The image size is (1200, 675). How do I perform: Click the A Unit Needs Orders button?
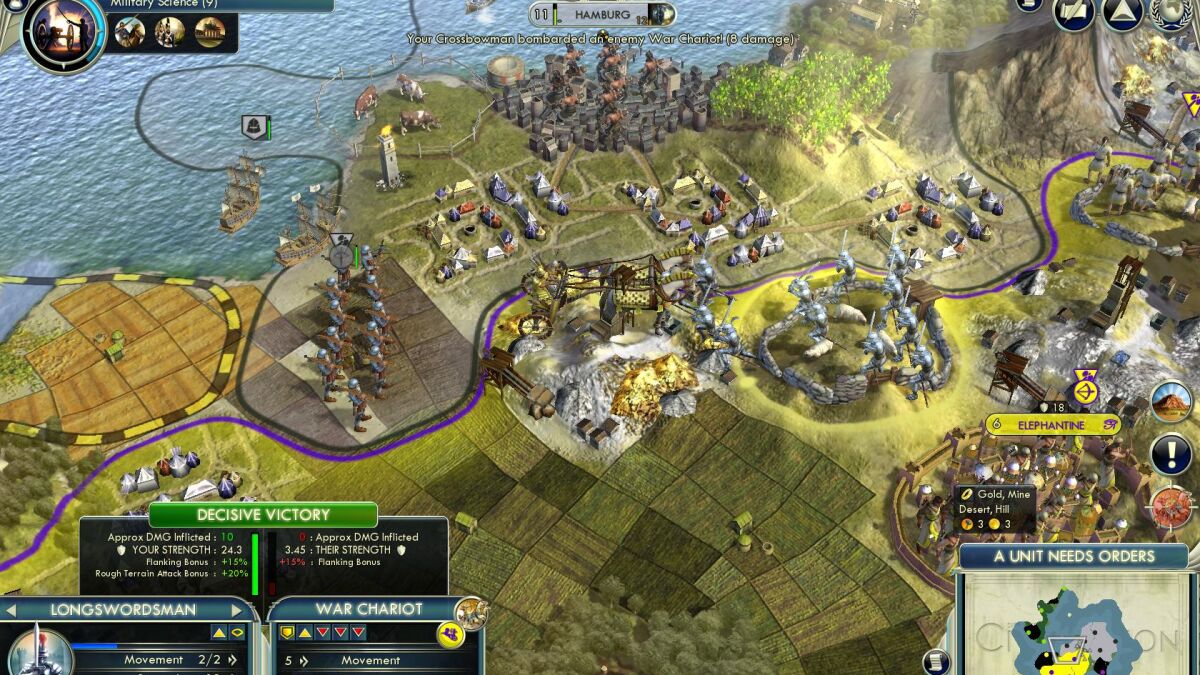(1073, 556)
